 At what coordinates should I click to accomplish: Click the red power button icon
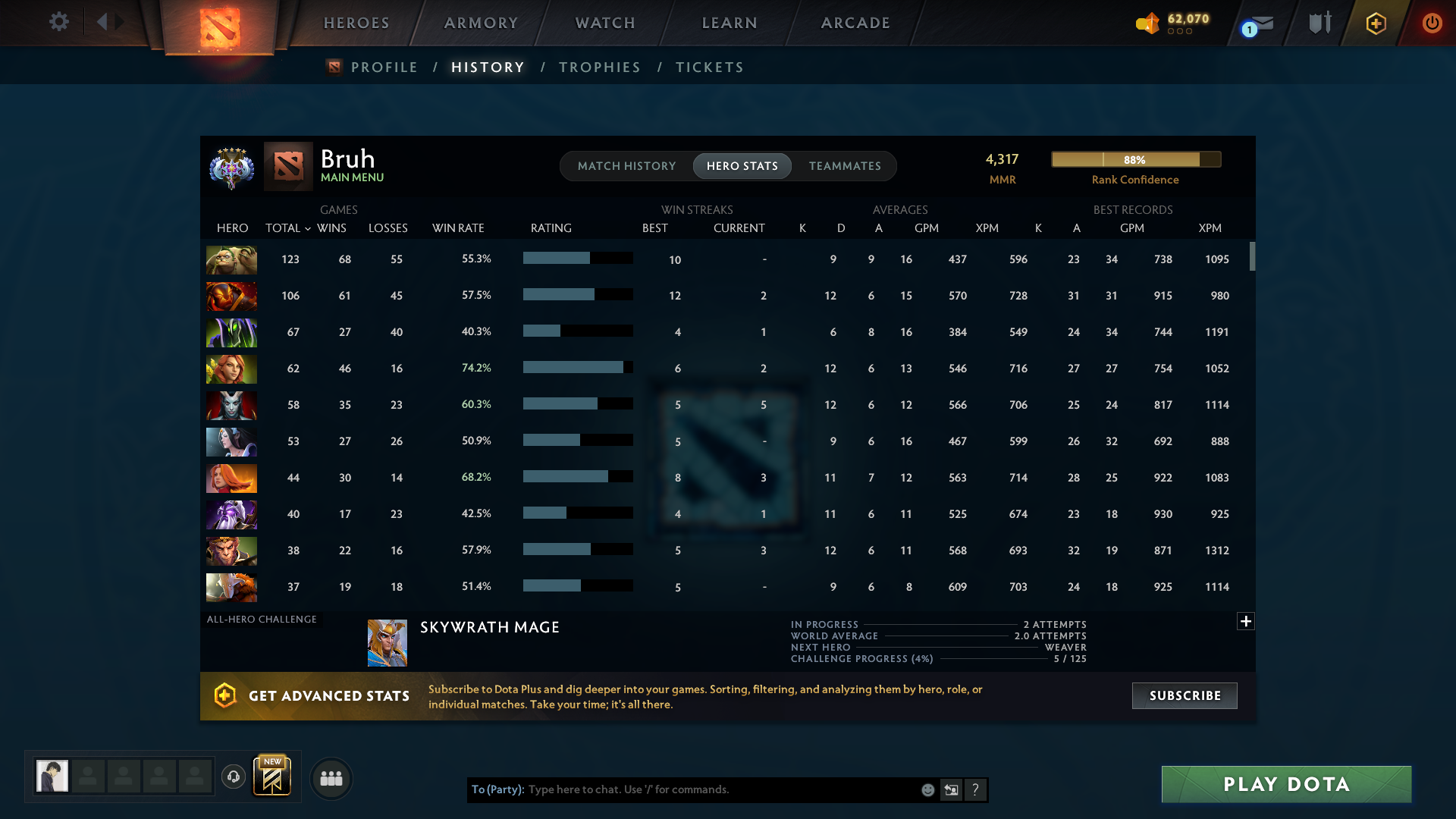tap(1432, 23)
